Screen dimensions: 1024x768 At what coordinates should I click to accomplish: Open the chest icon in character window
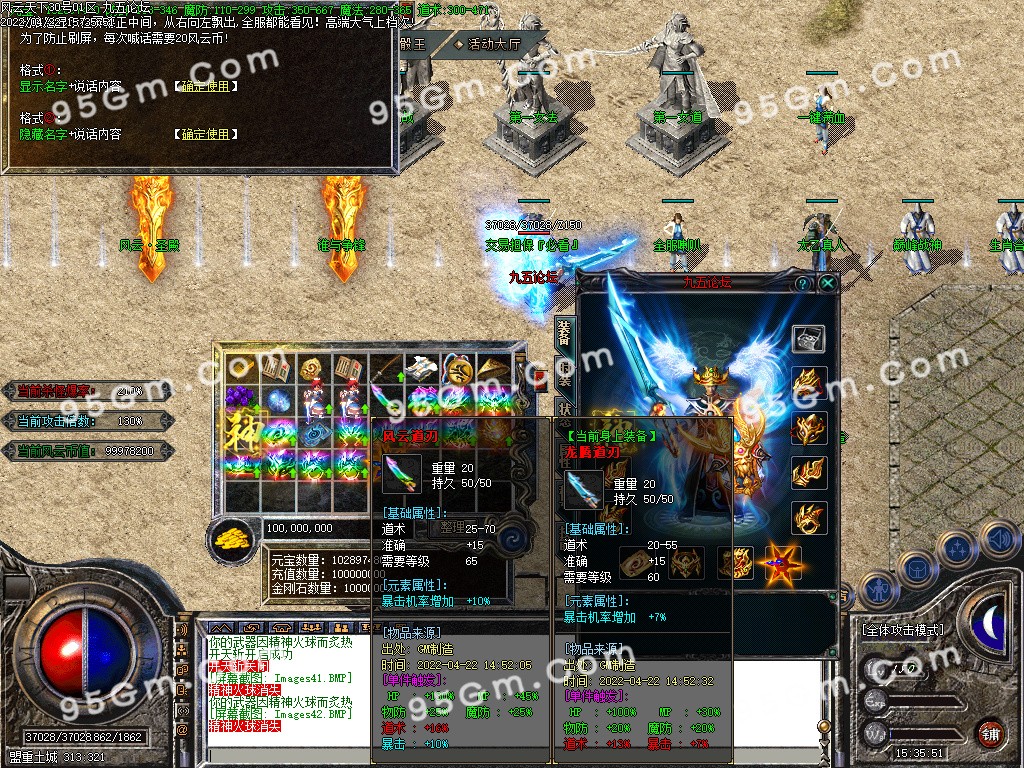[808, 339]
